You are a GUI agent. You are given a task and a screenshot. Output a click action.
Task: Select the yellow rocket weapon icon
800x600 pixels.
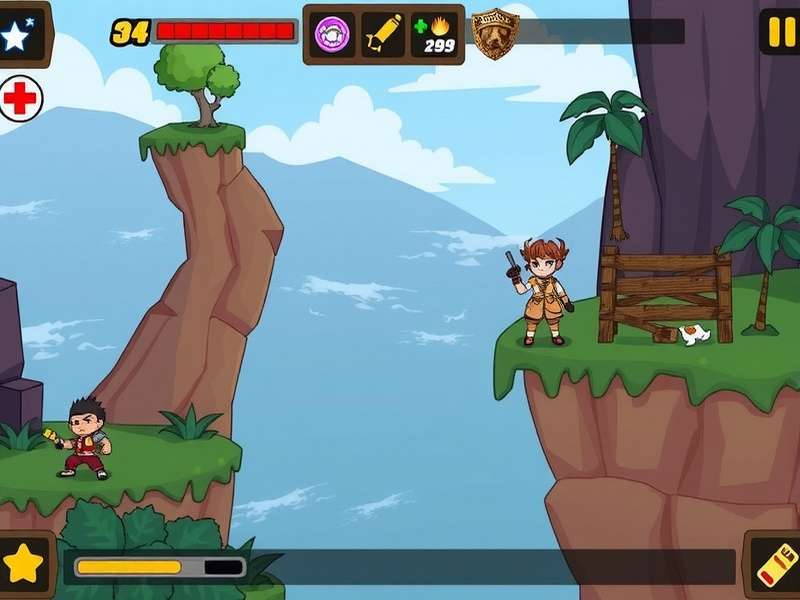(x=383, y=33)
